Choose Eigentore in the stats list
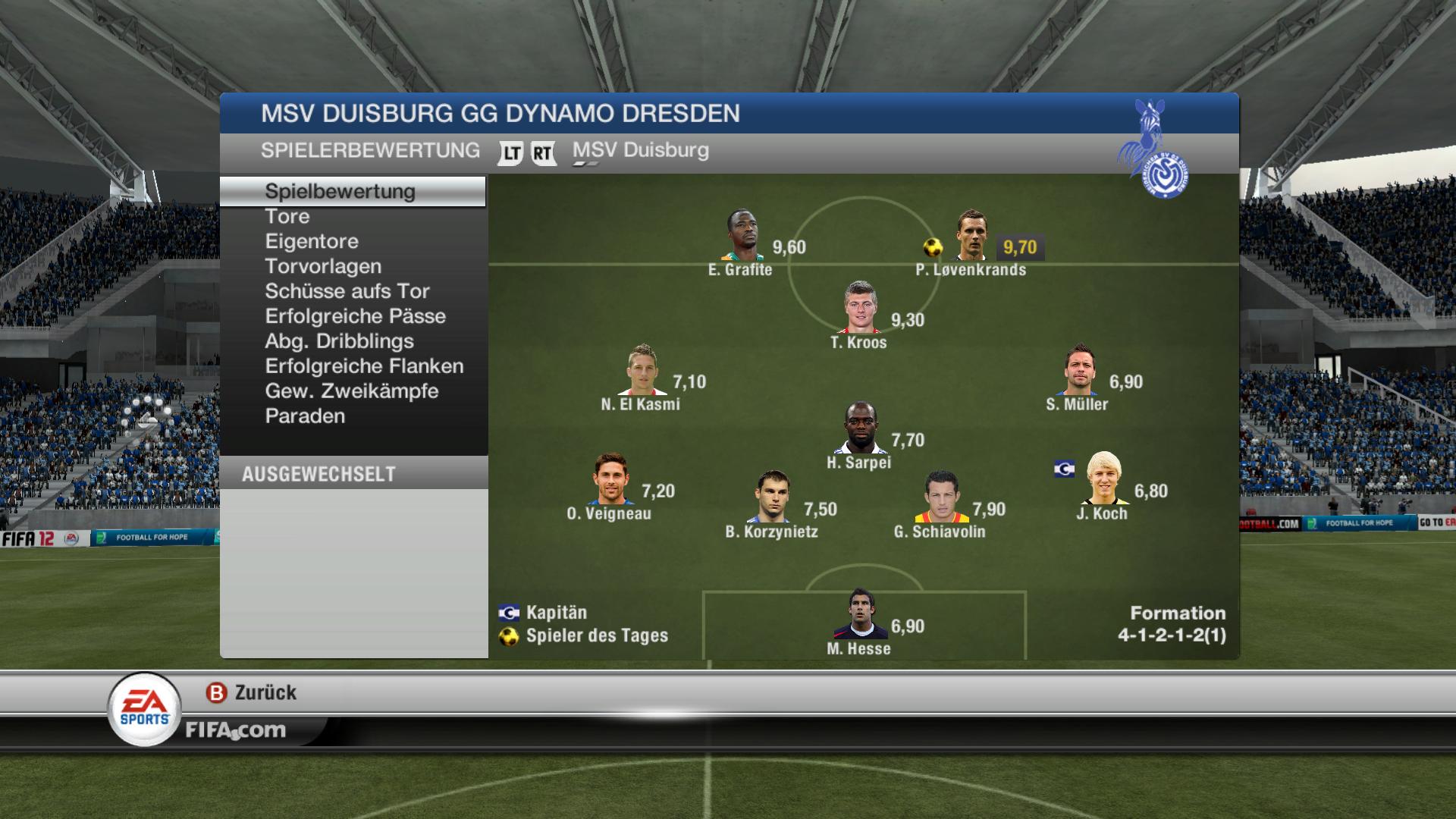1456x819 pixels. (312, 242)
